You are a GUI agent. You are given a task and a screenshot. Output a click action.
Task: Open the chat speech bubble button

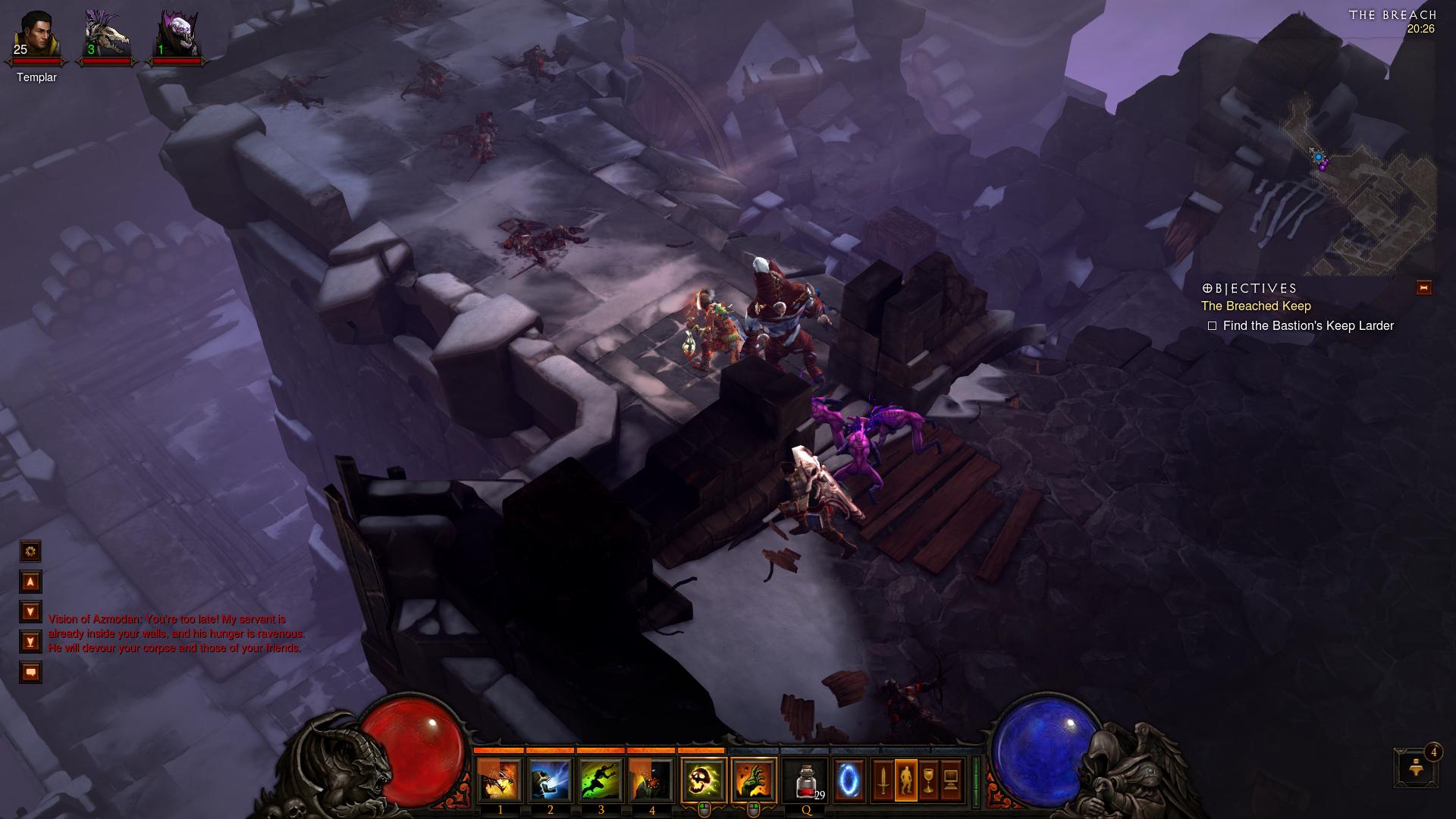coord(30,673)
